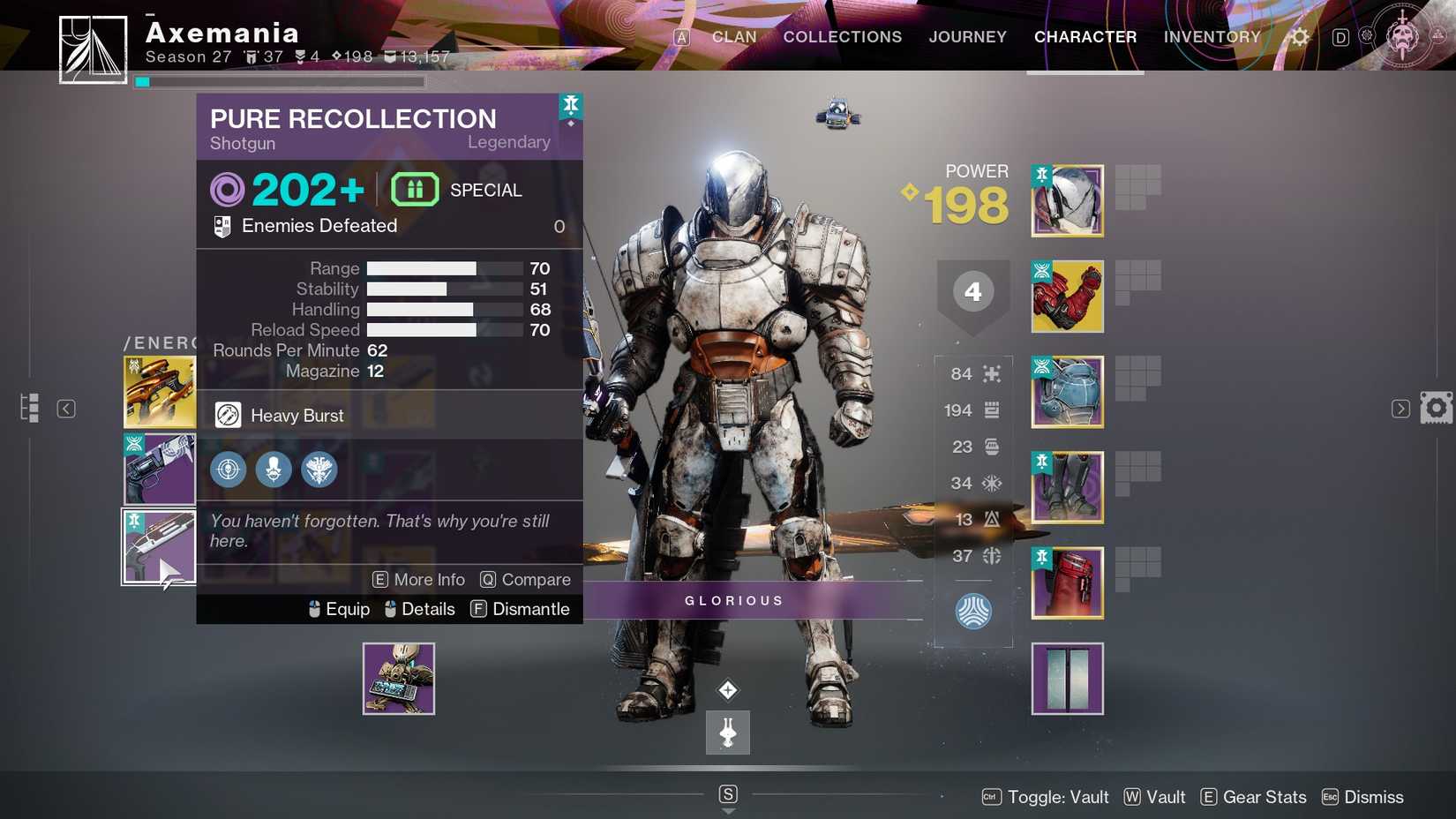Viewport: 1456px width, 819px height.
Task: Click the first circular perk icon on Pure Recollection
Action: 228,470
